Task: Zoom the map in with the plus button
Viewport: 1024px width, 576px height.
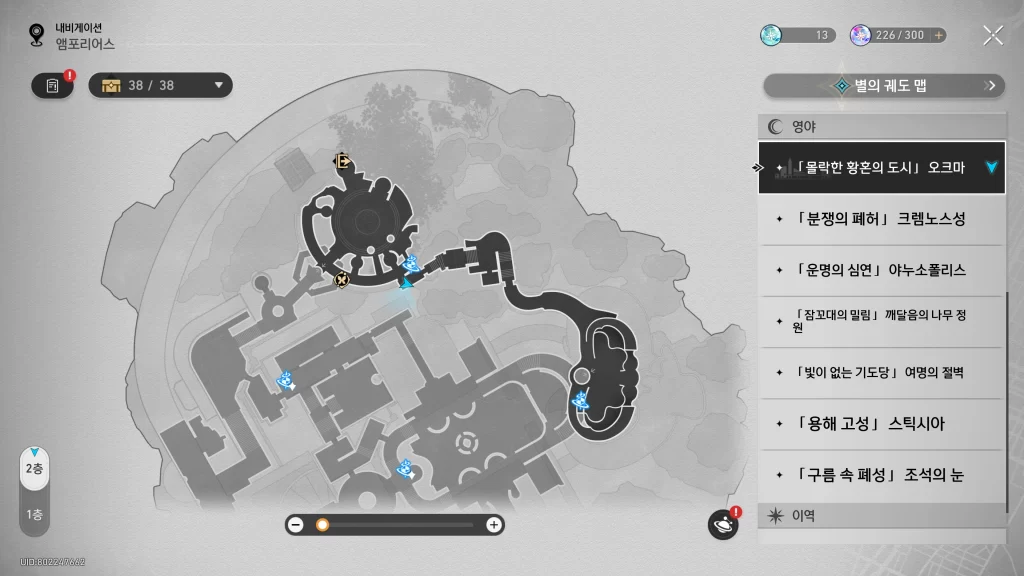Action: pos(493,525)
